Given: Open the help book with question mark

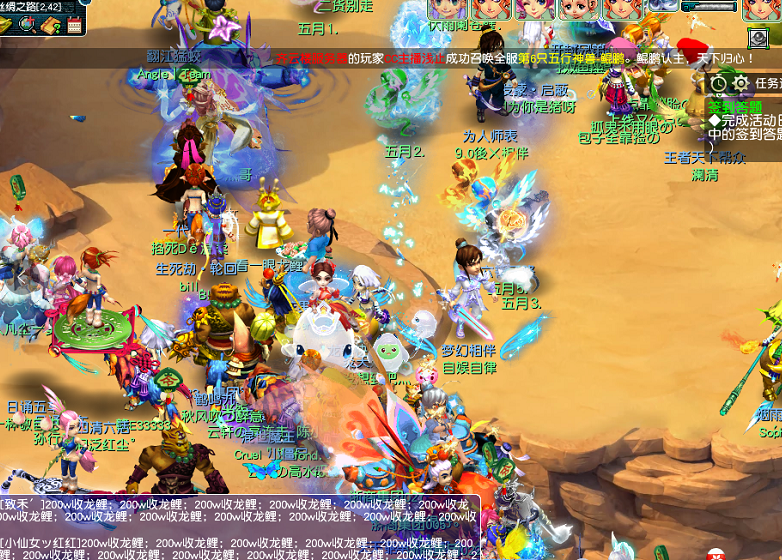Looking at the screenshot, I should coord(51,23).
